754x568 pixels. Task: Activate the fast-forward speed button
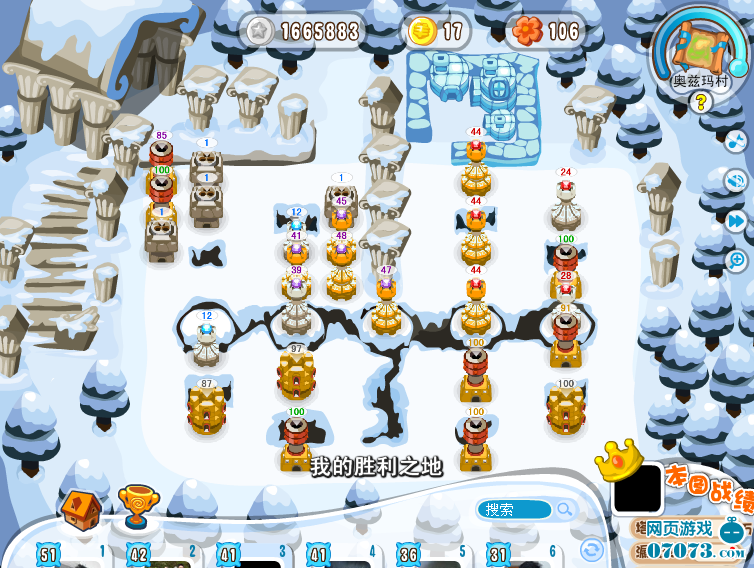(737, 220)
